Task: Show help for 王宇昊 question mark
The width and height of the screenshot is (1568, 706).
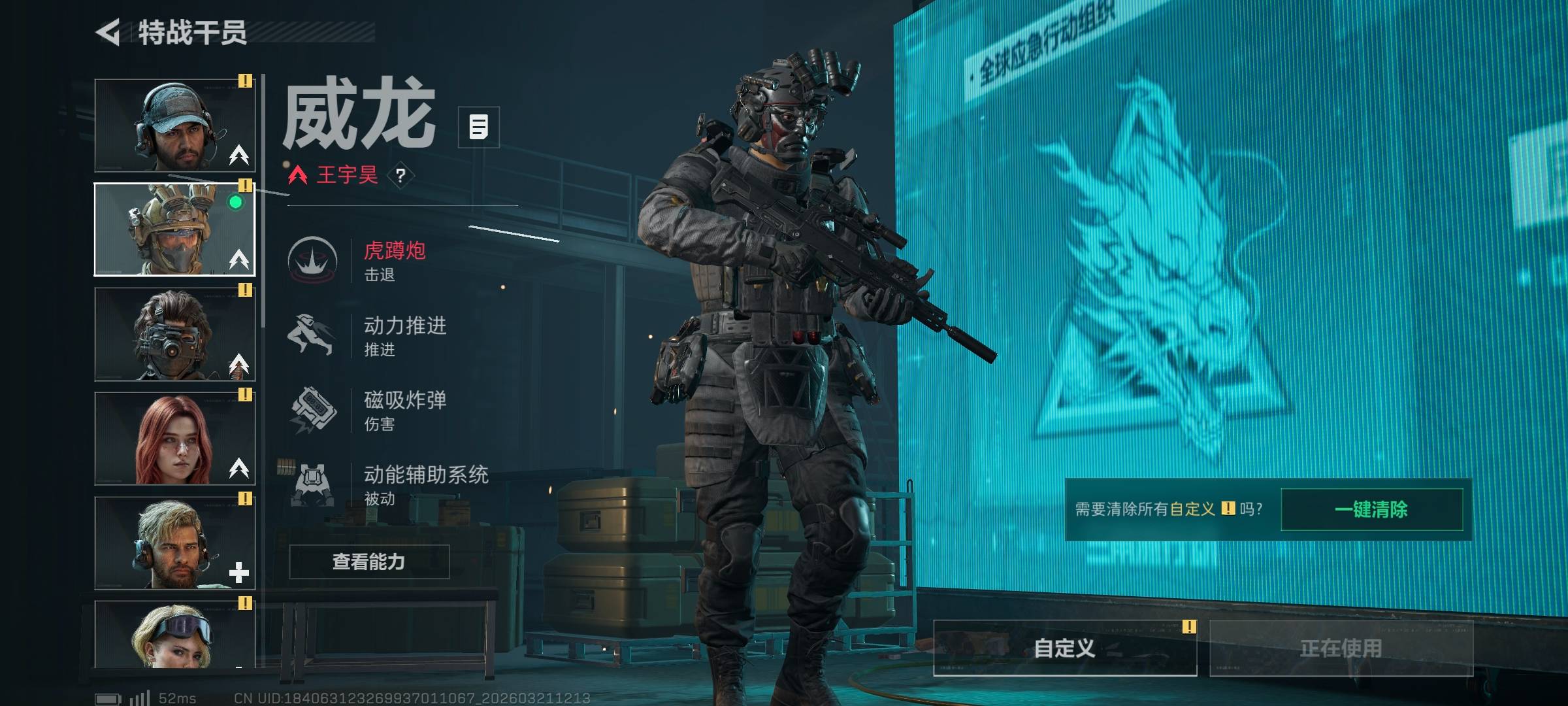Action: [400, 175]
